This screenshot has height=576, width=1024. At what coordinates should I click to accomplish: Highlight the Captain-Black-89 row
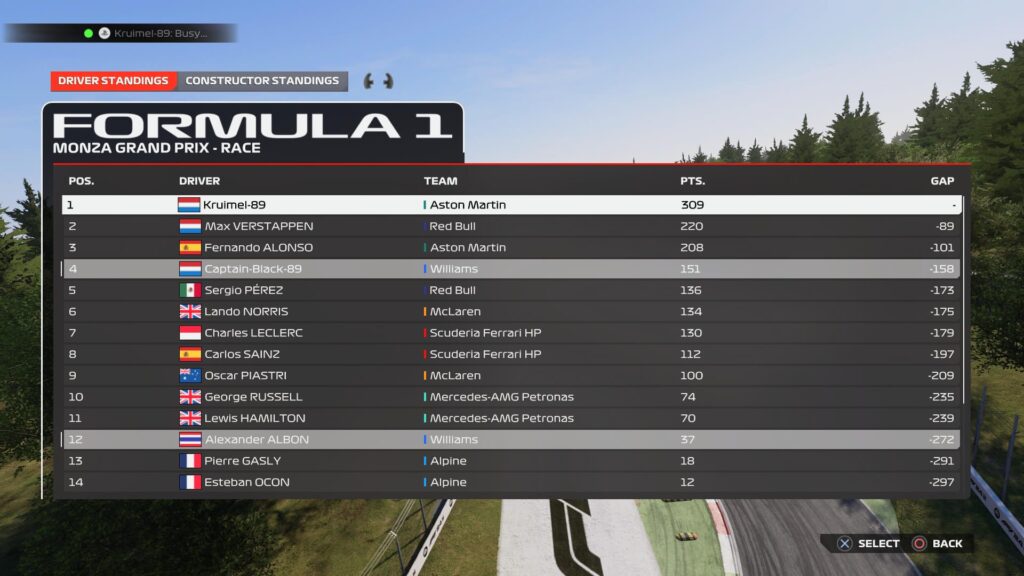(x=510, y=269)
